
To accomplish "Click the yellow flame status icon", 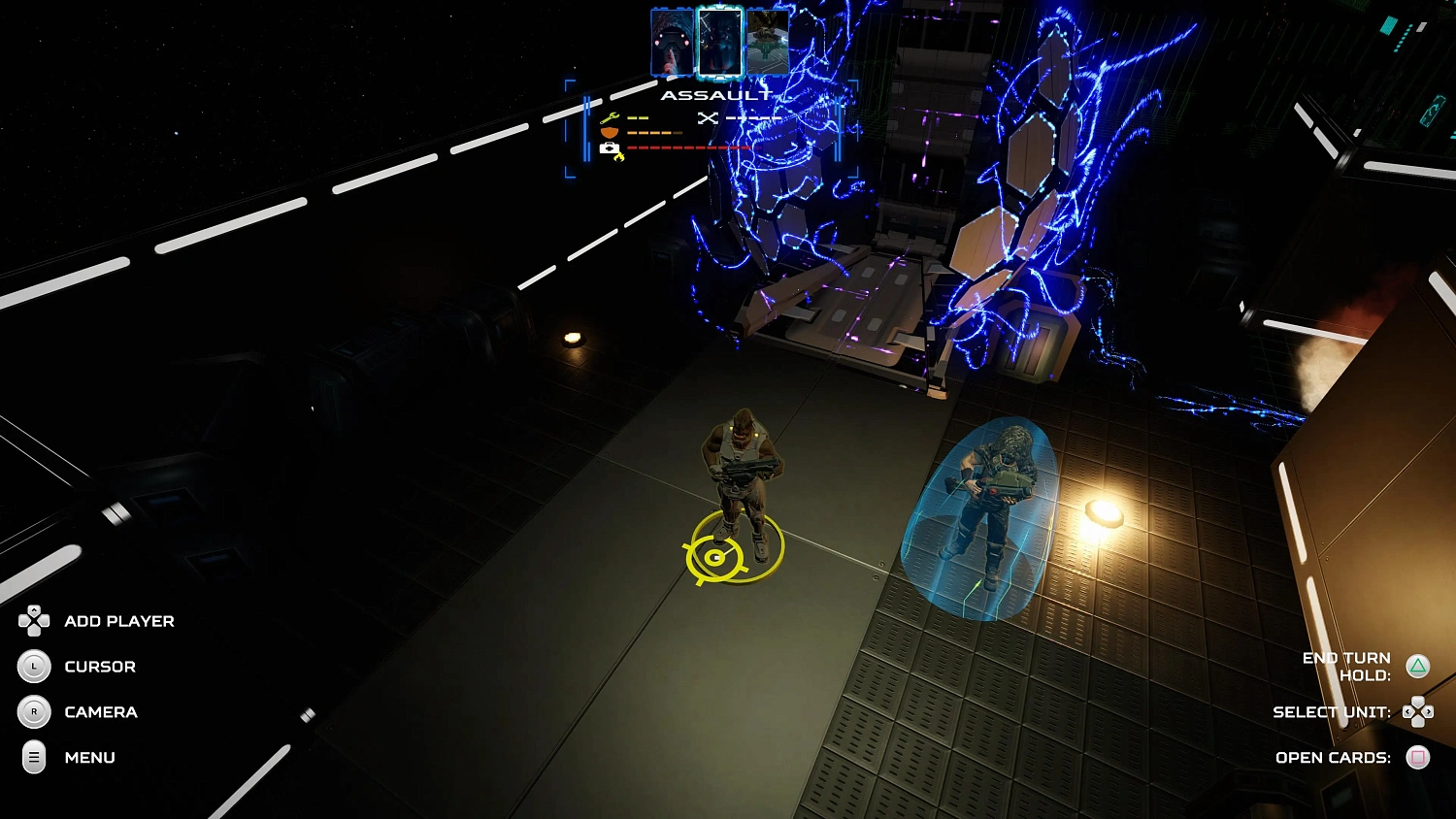I will coord(618,155).
